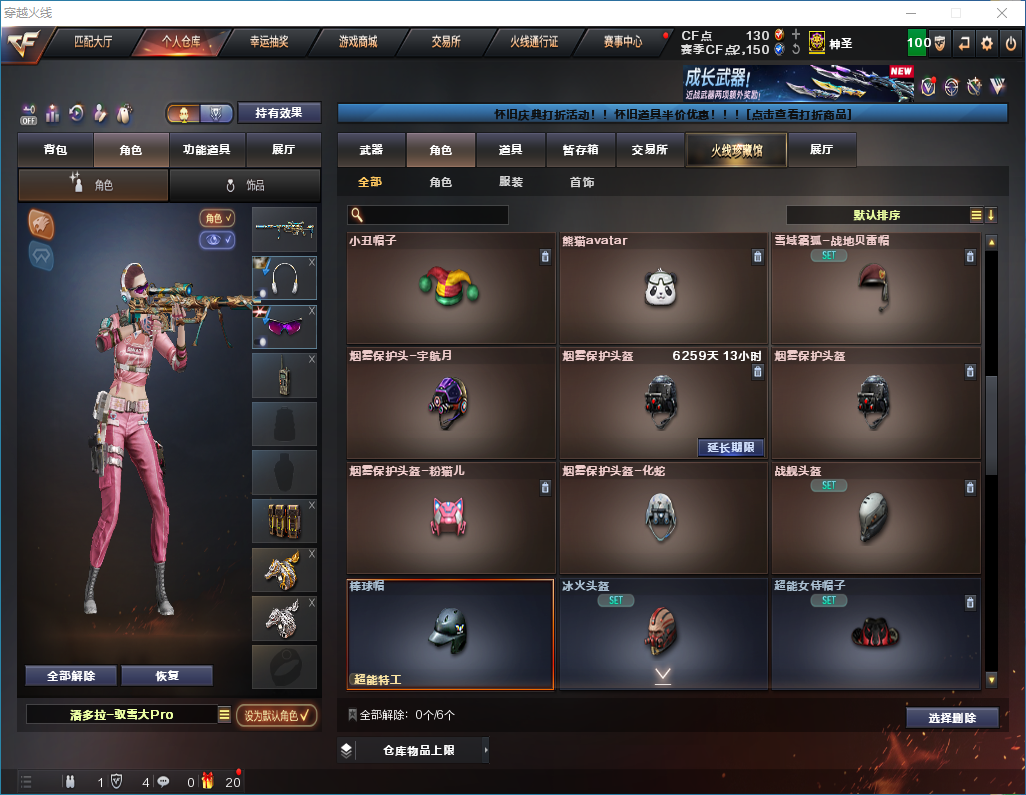The image size is (1026, 795).
Task: Filter items by 服装 clothing
Action: point(511,183)
